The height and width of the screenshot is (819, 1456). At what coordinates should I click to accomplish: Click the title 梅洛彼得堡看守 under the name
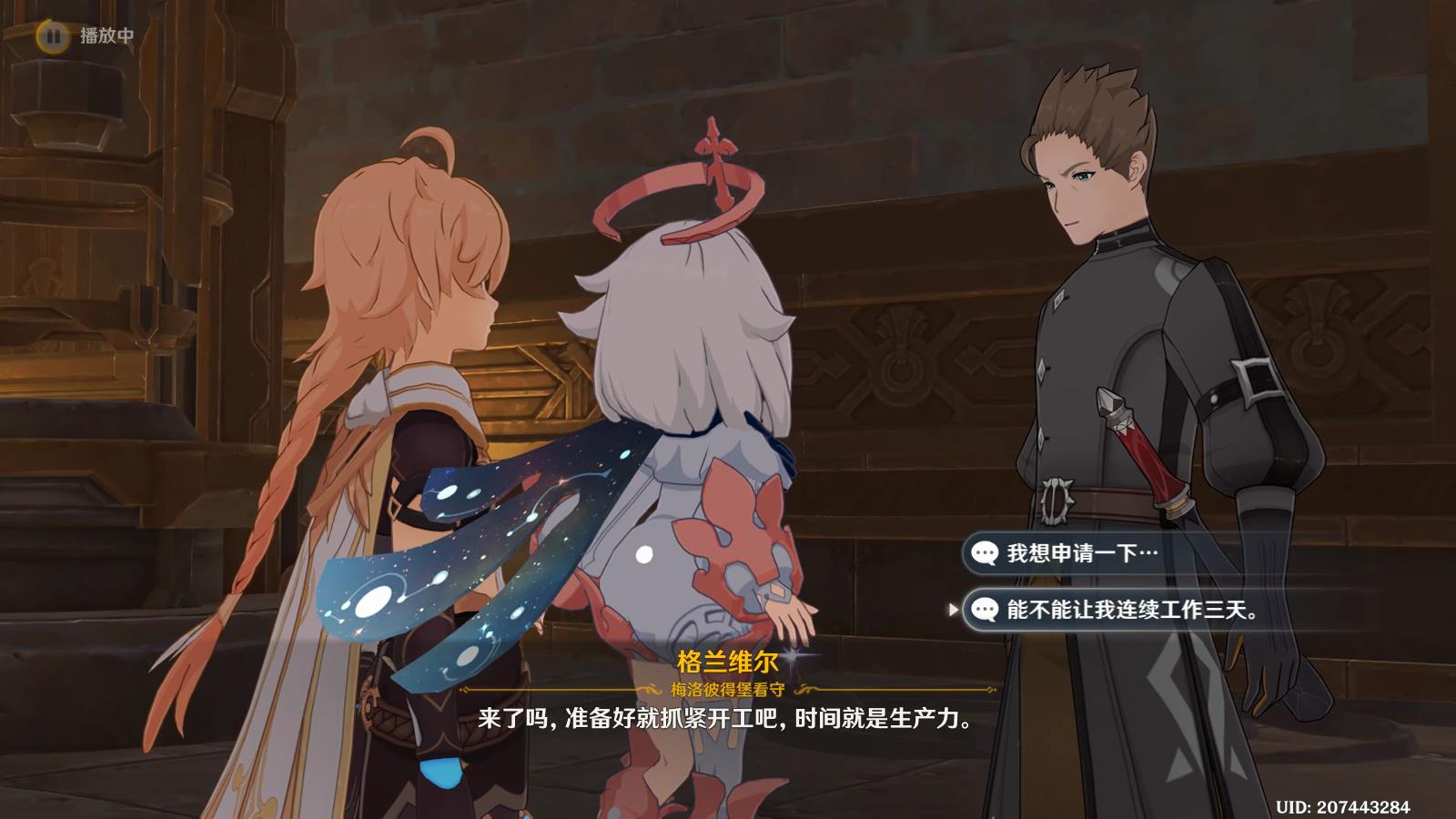[727, 687]
